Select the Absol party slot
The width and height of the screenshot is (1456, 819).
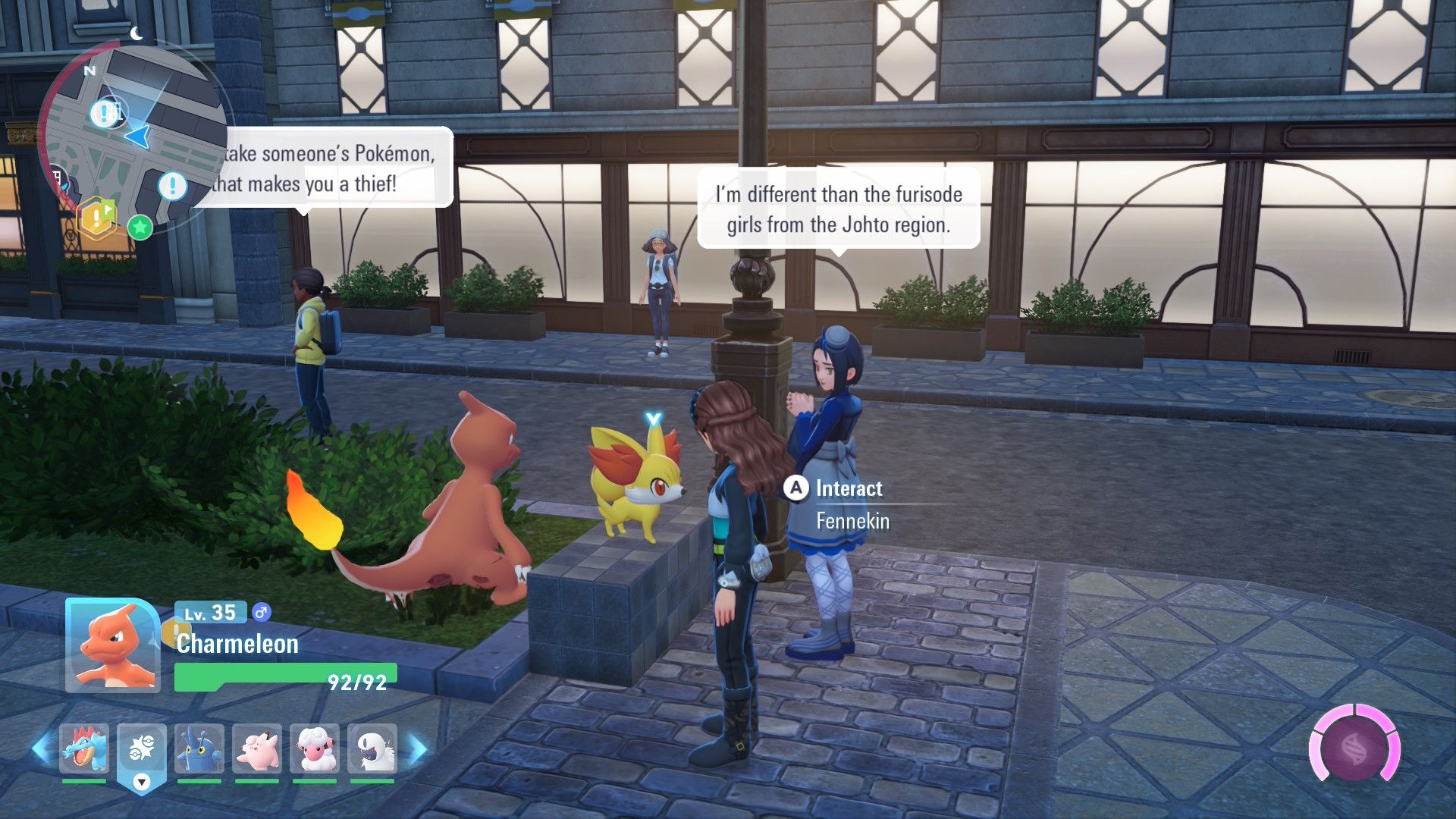coord(372,749)
